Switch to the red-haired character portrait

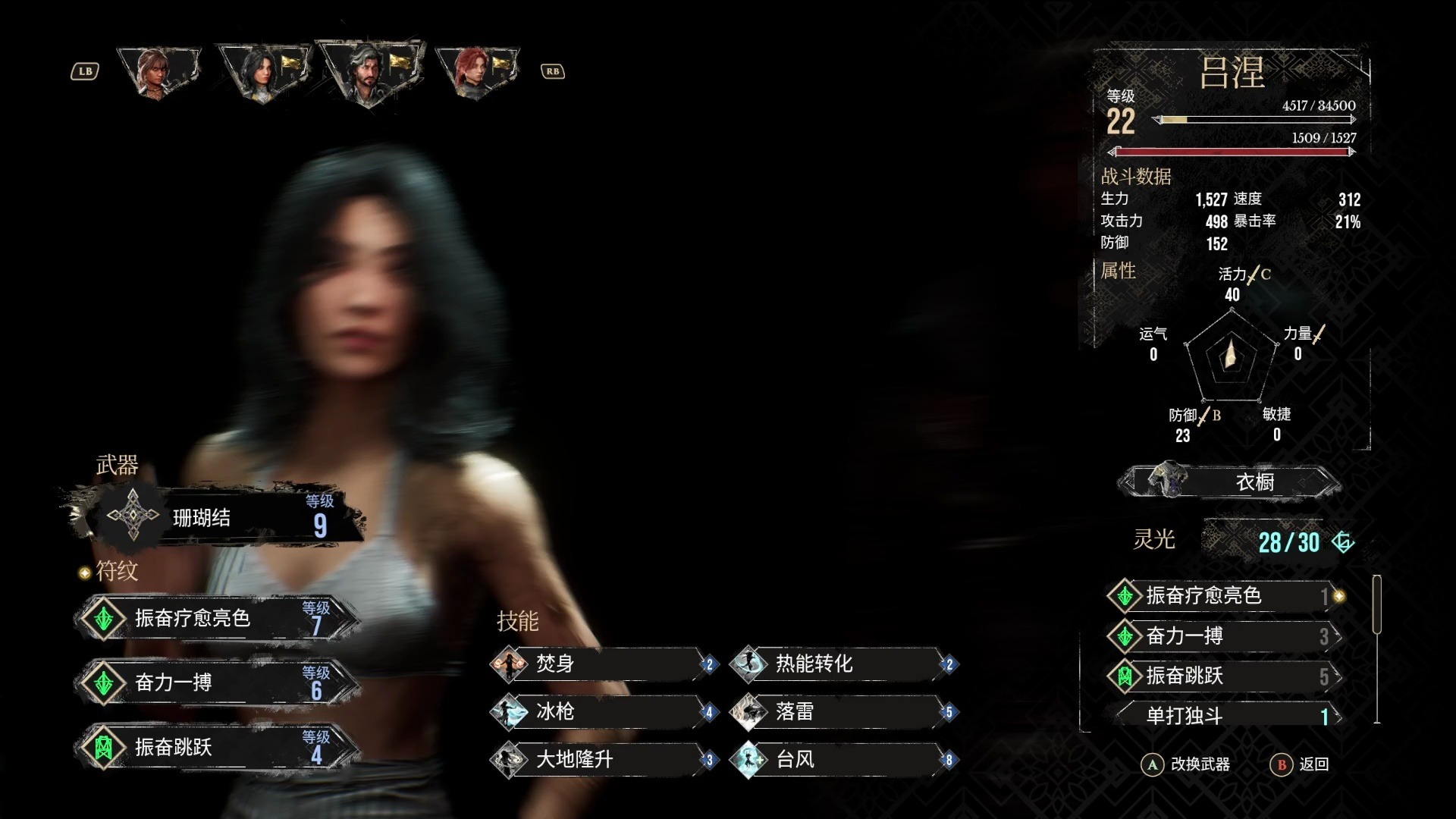click(475, 72)
